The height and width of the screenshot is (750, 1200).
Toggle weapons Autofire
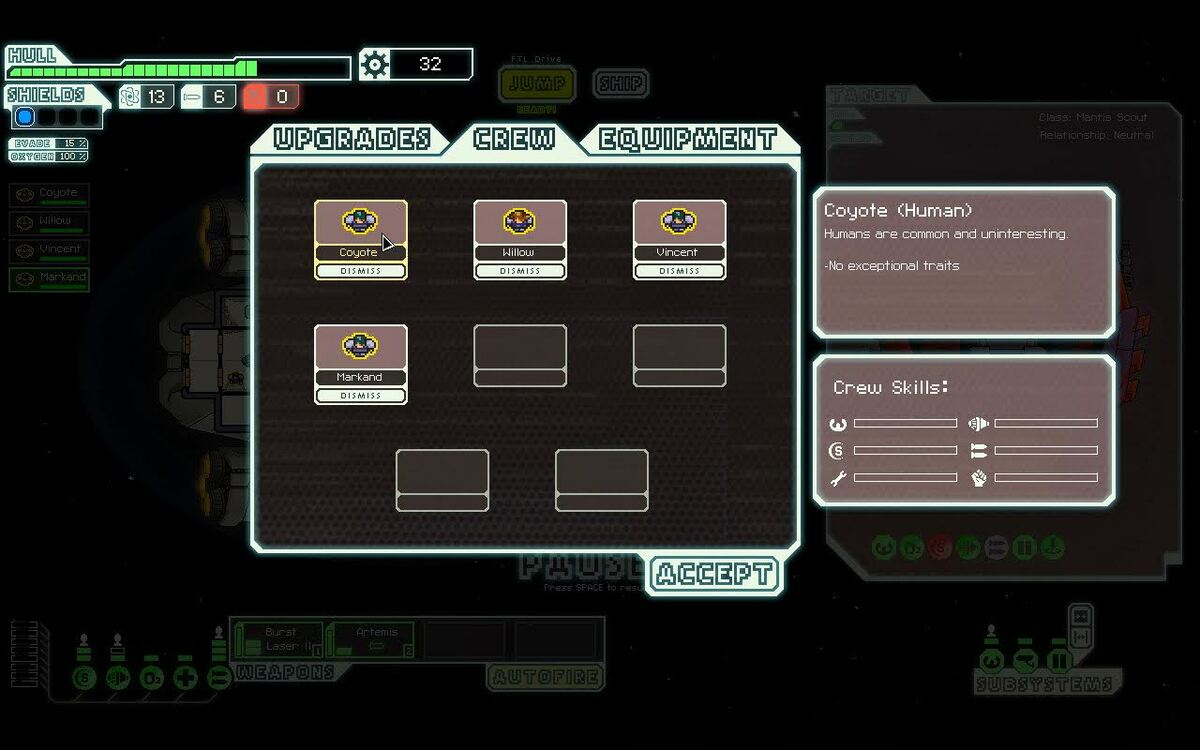pyautogui.click(x=546, y=677)
